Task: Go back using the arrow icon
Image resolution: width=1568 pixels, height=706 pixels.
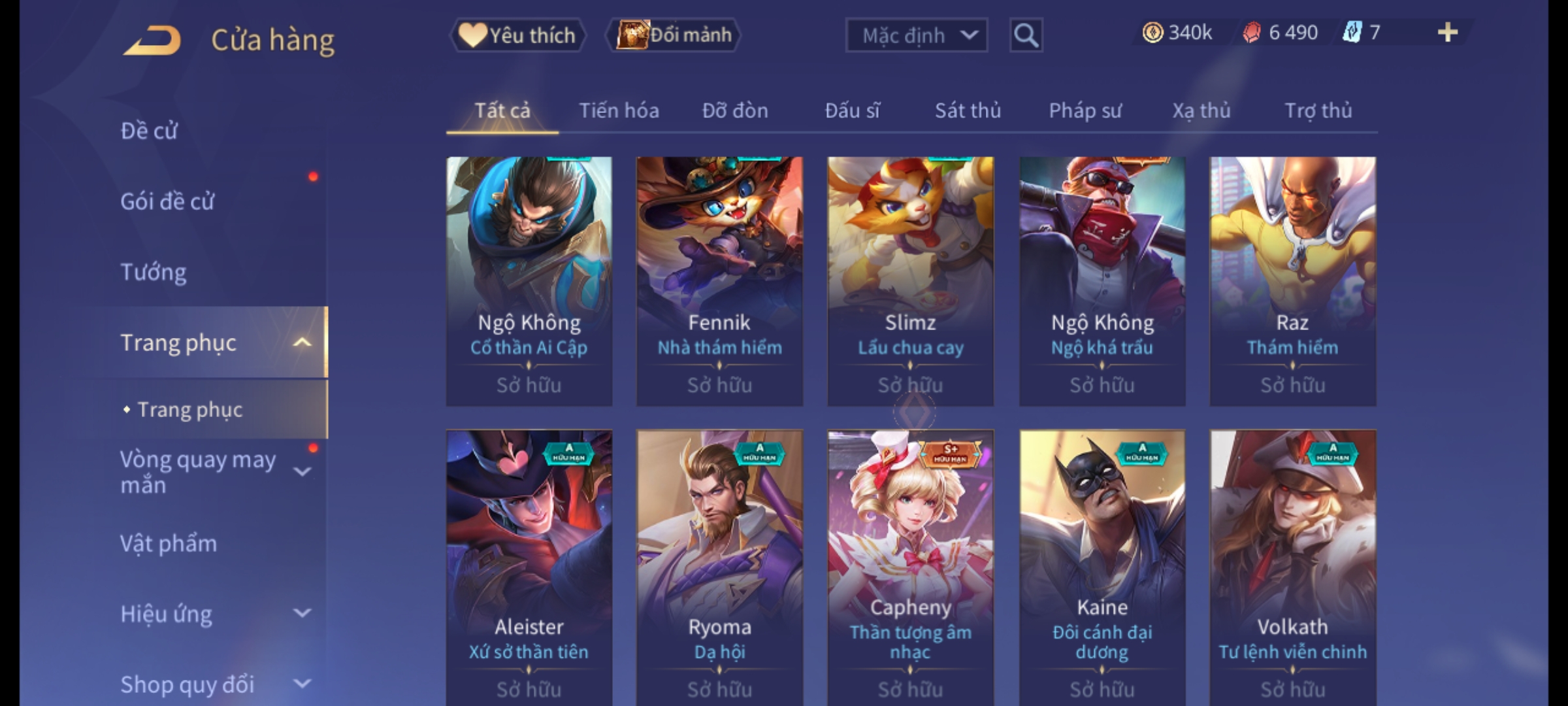Action: click(152, 41)
